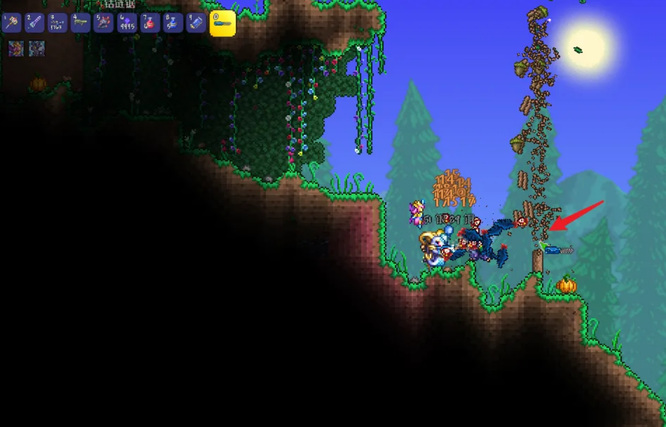Image resolution: width=666 pixels, height=427 pixels.
Task: Select the red healing potion slot
Action: click(x=150, y=21)
